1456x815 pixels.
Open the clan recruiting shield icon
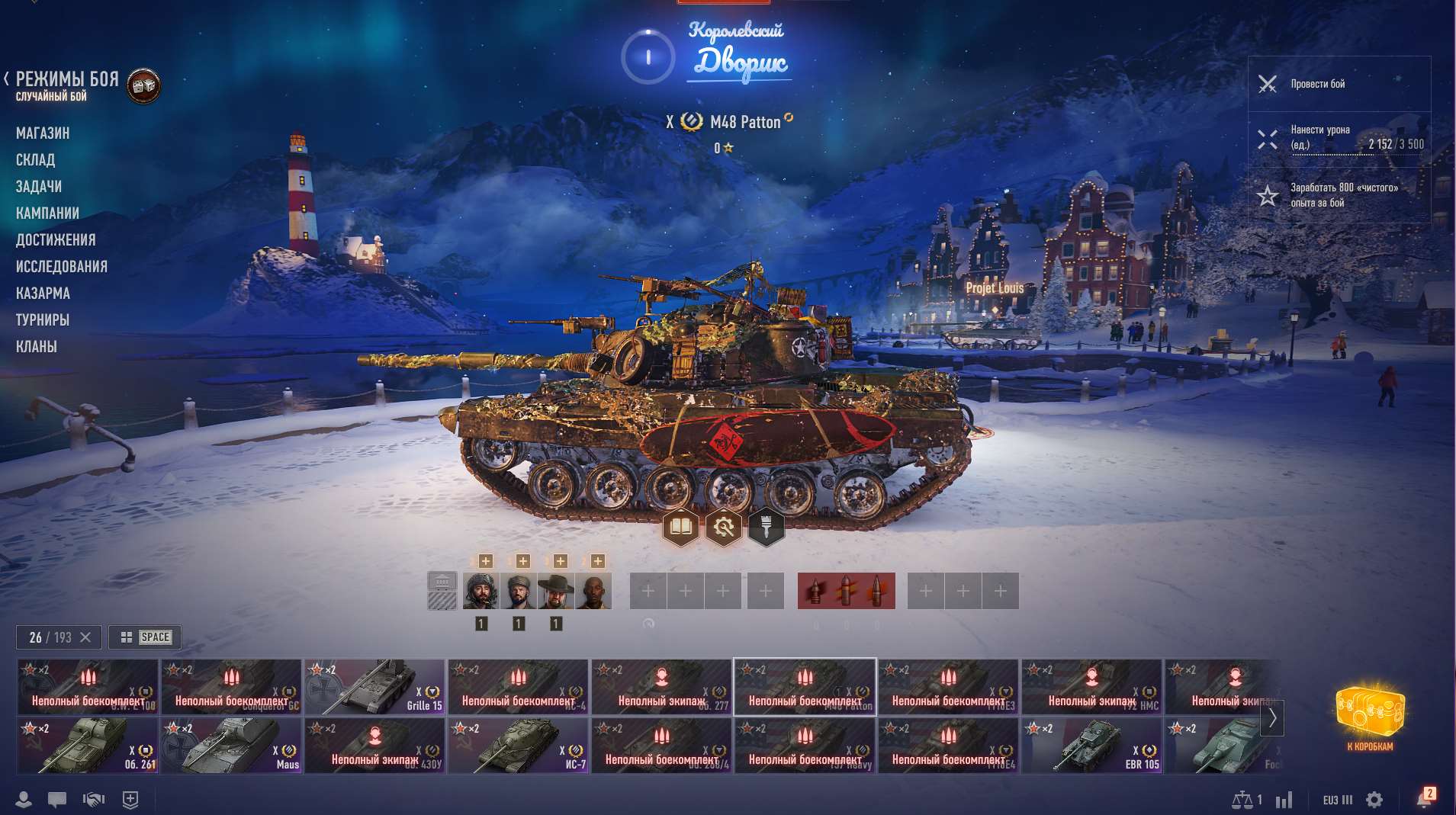pyautogui.click(x=130, y=799)
